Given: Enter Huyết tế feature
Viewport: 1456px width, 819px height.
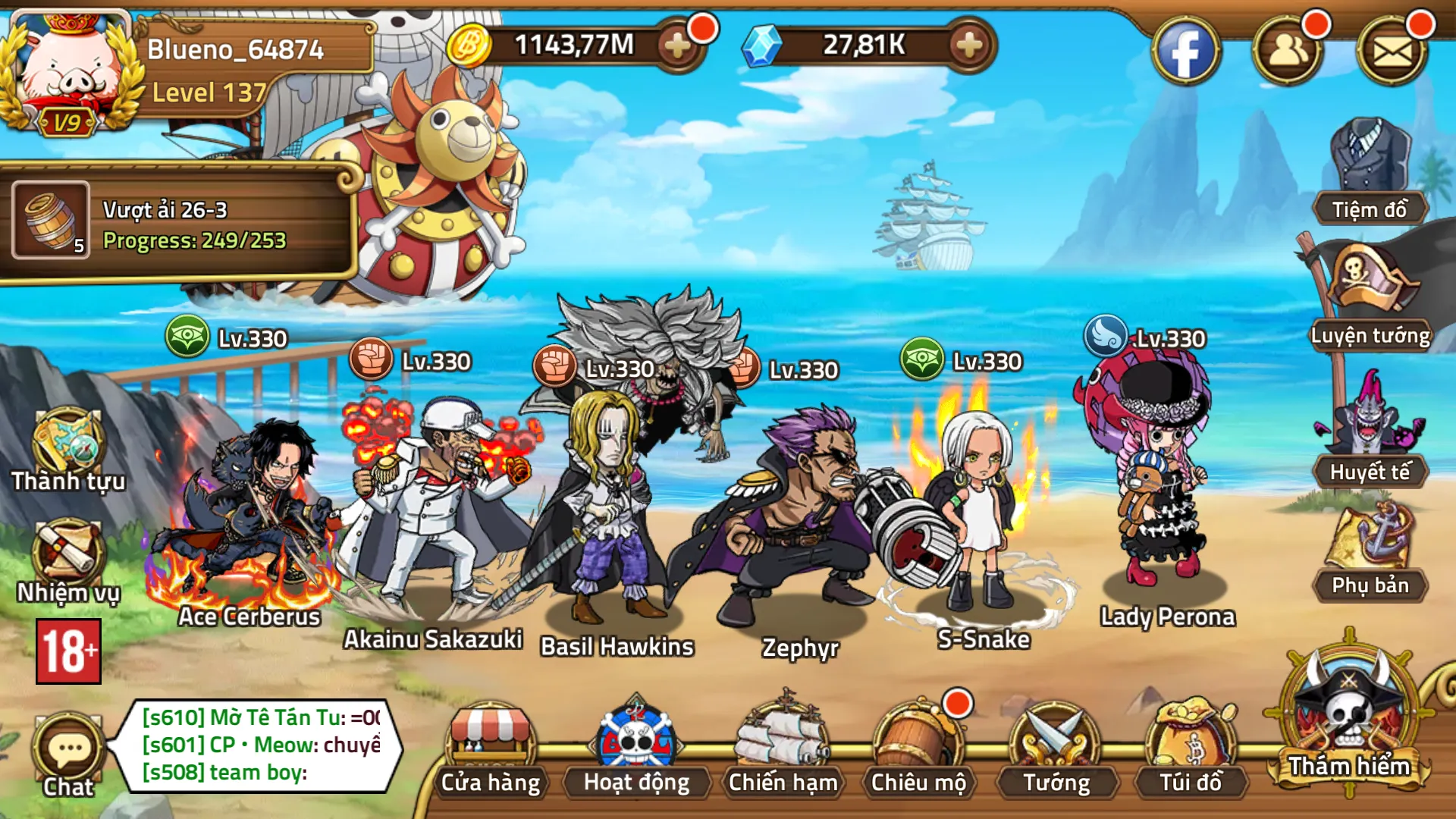Looking at the screenshot, I should click(x=1370, y=428).
